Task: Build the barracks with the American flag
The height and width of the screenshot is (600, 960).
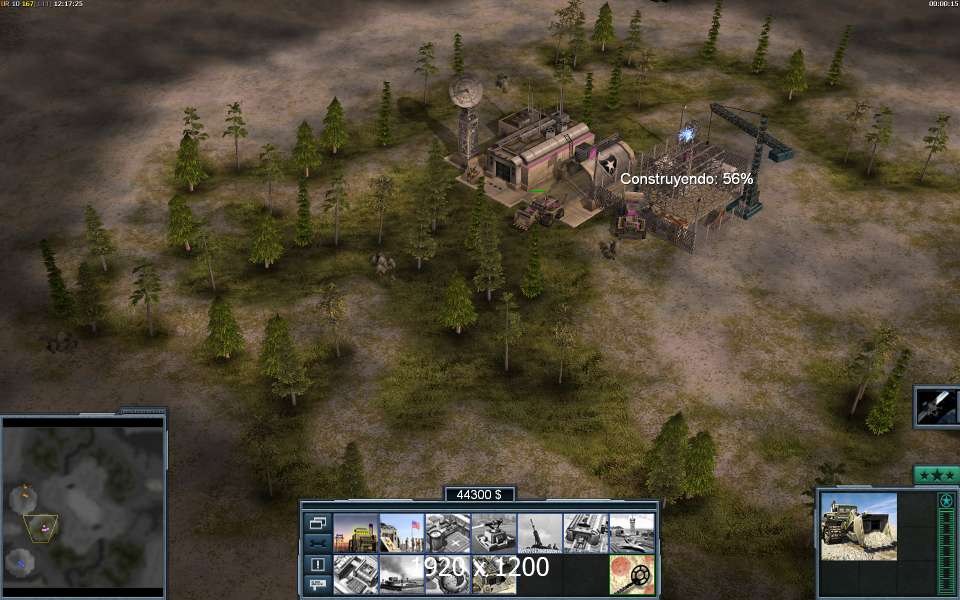Action: tap(401, 533)
